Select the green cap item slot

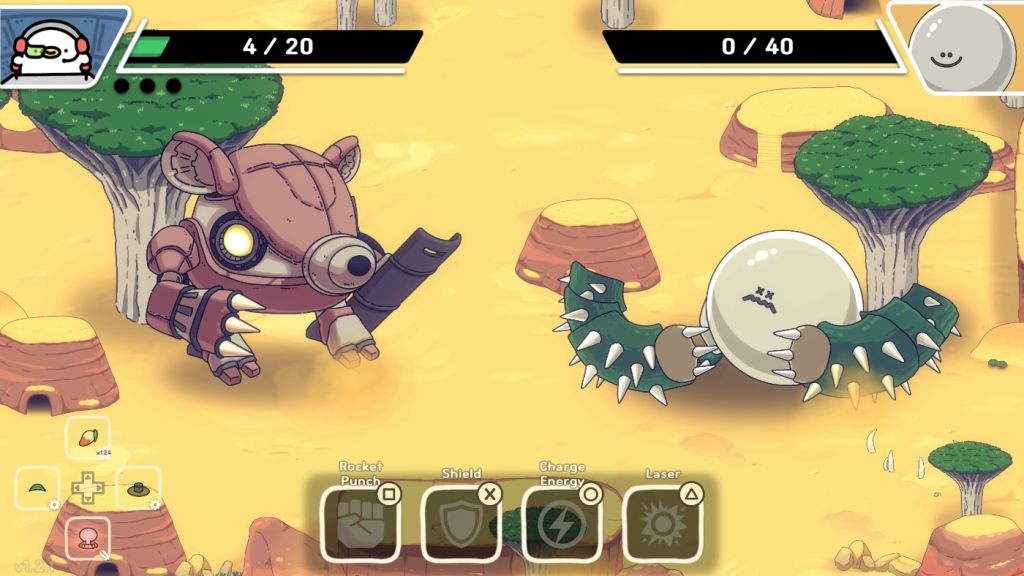38,489
